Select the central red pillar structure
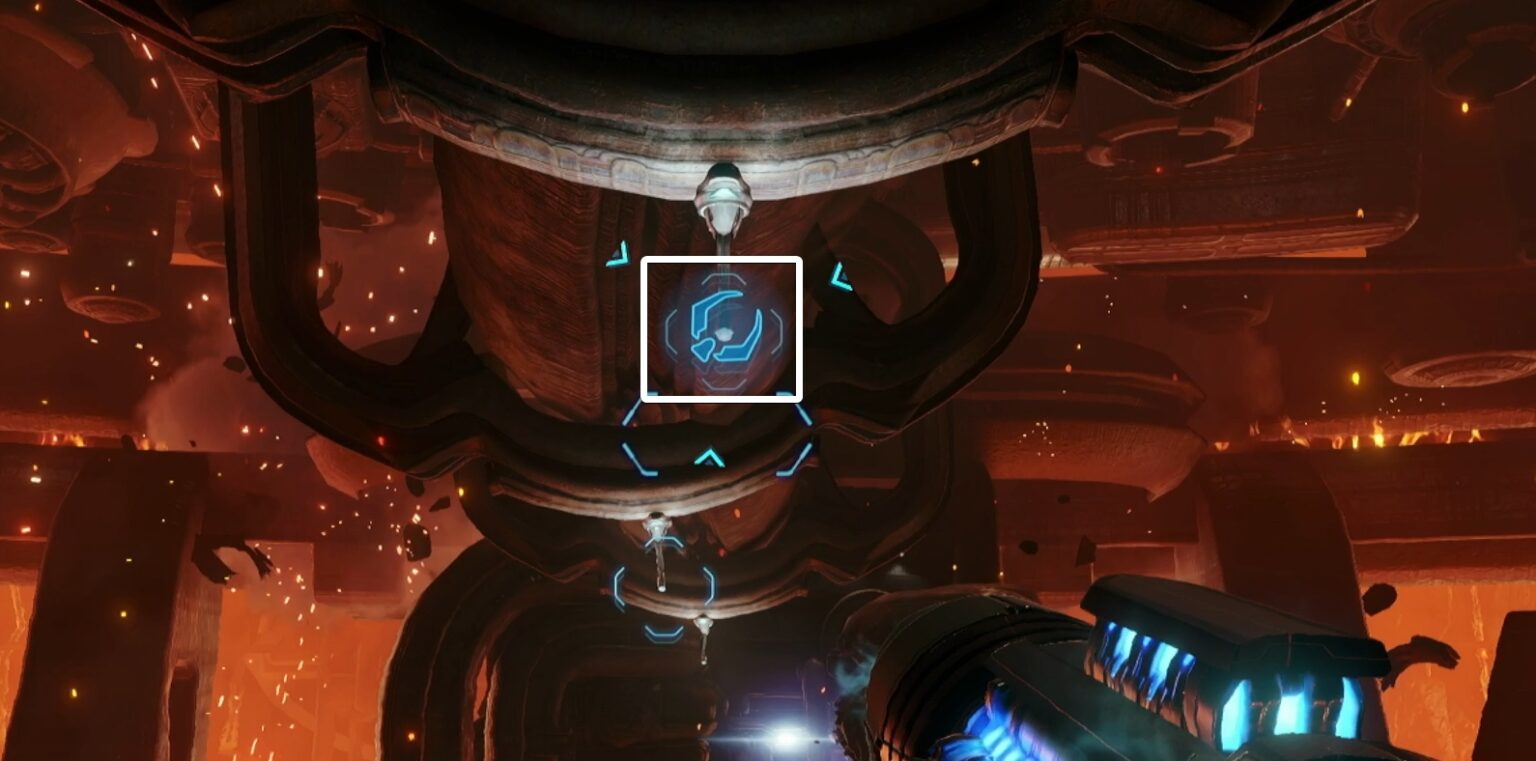The image size is (1536, 761). point(560,300)
